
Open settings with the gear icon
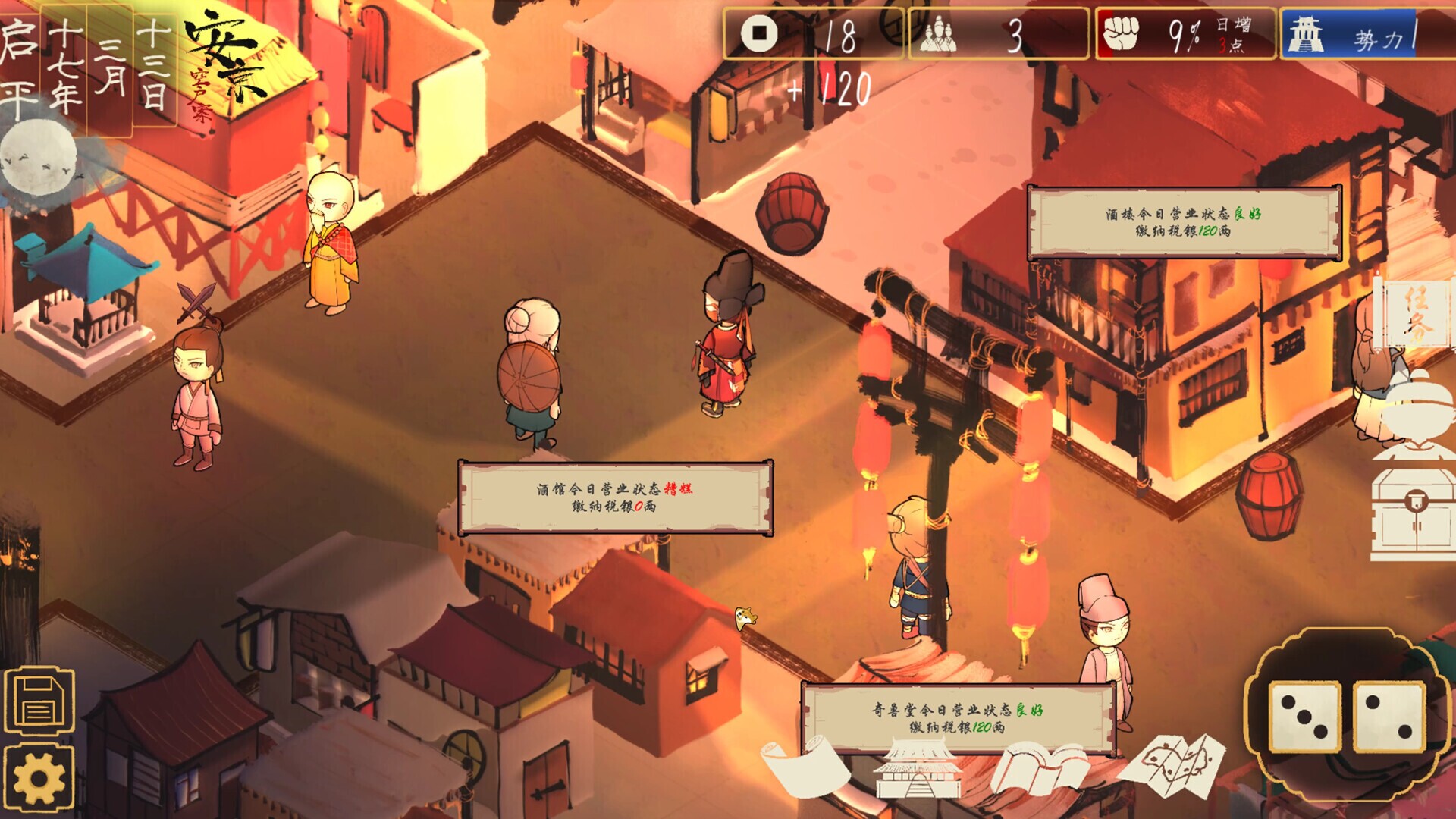click(x=39, y=779)
